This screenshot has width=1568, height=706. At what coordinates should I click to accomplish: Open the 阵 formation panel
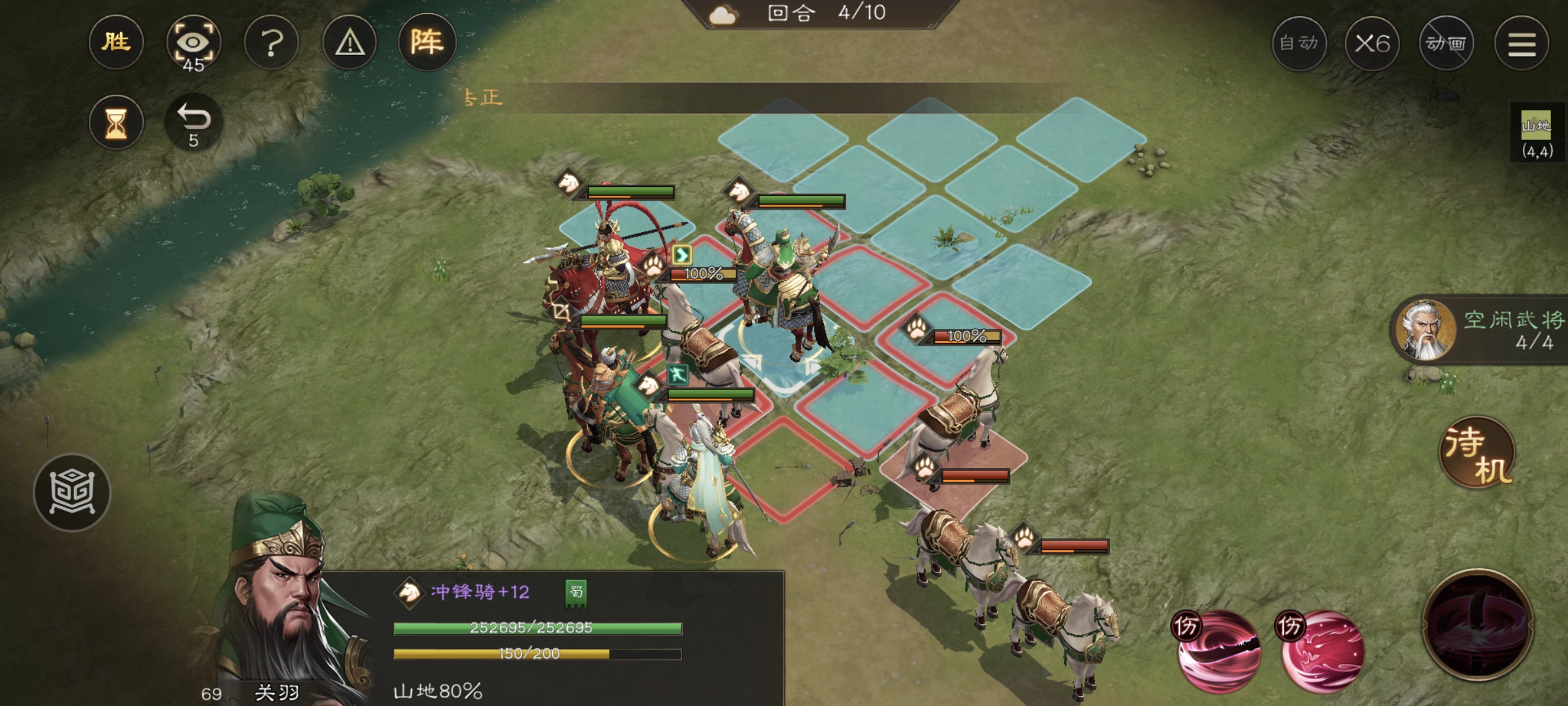[x=426, y=42]
